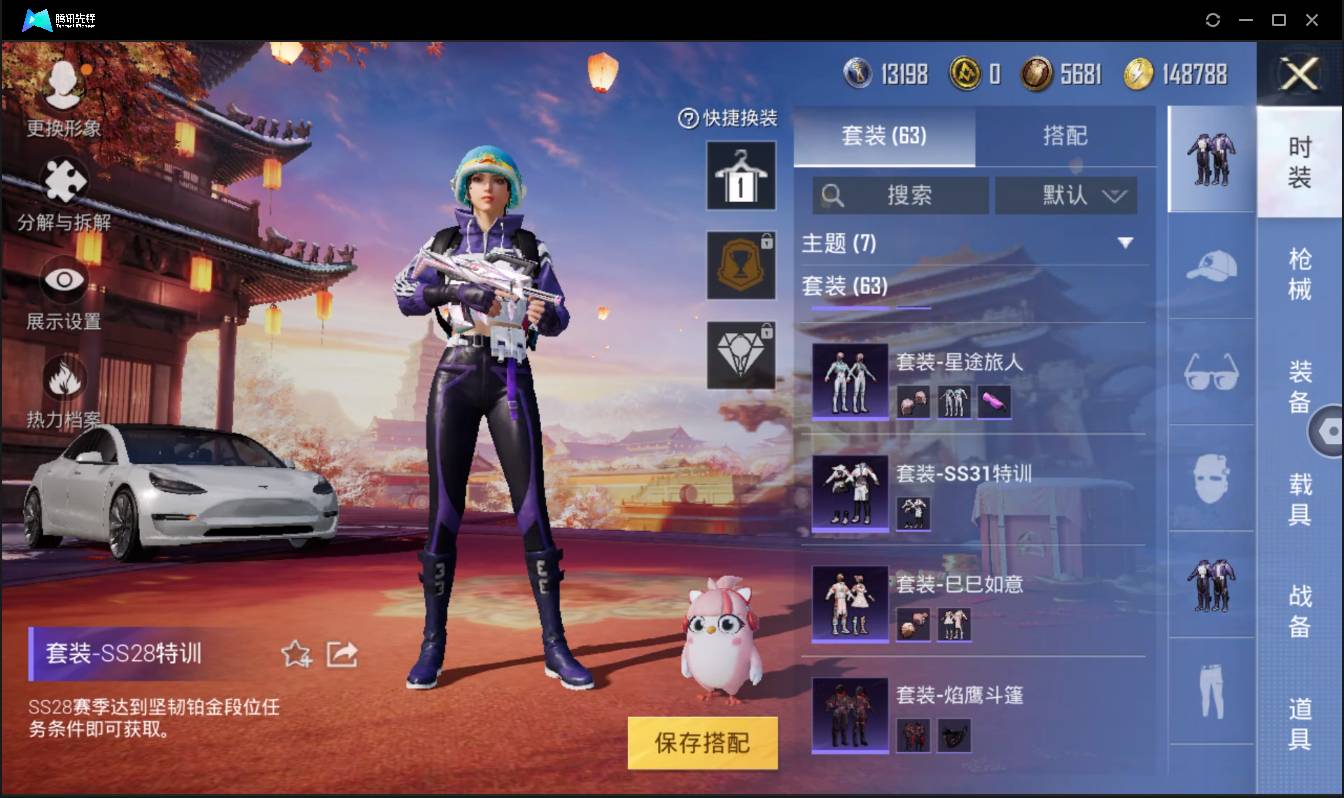
Task: Open the 默认 sort dropdown
Action: click(1066, 195)
